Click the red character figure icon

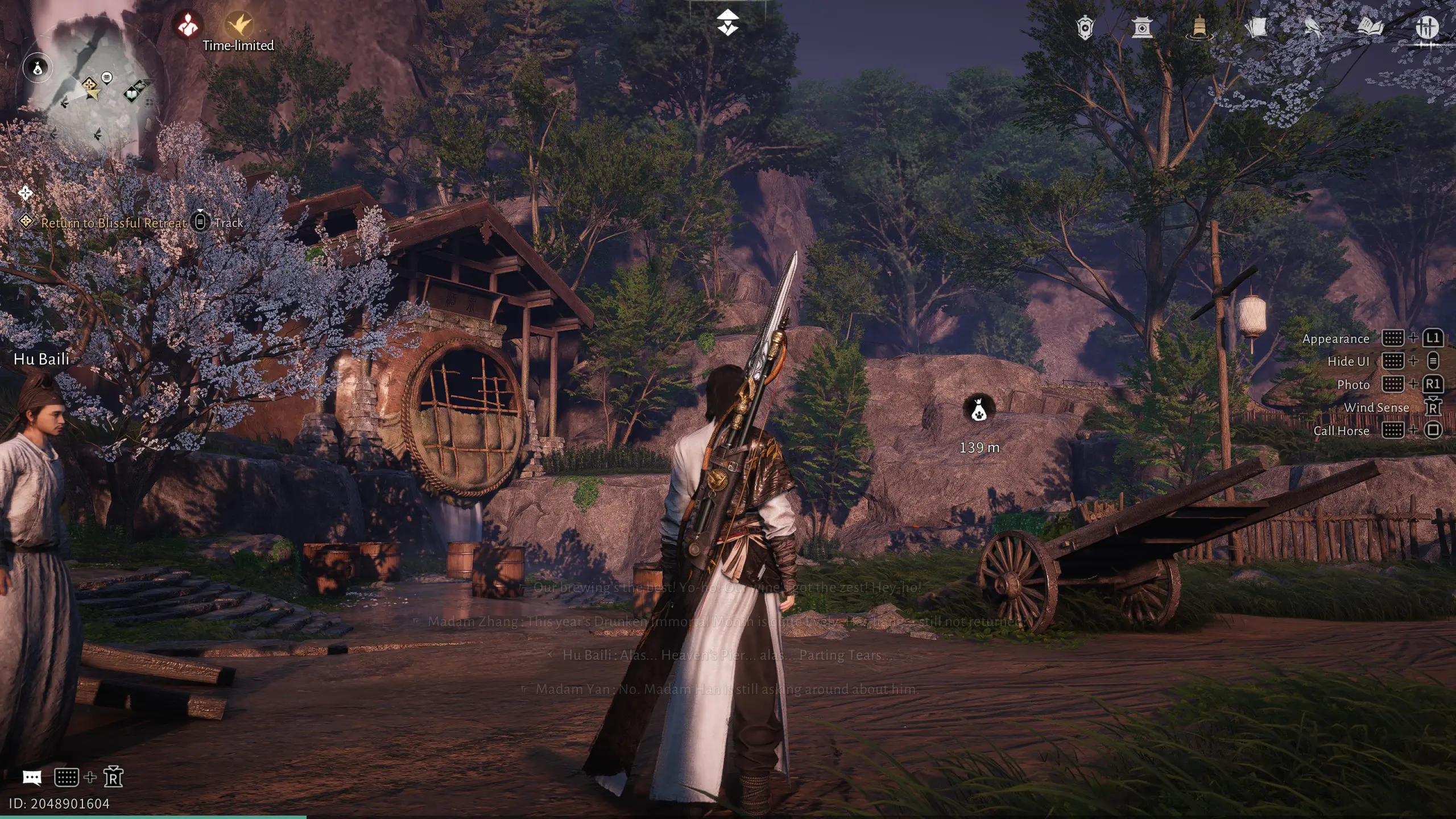click(188, 24)
